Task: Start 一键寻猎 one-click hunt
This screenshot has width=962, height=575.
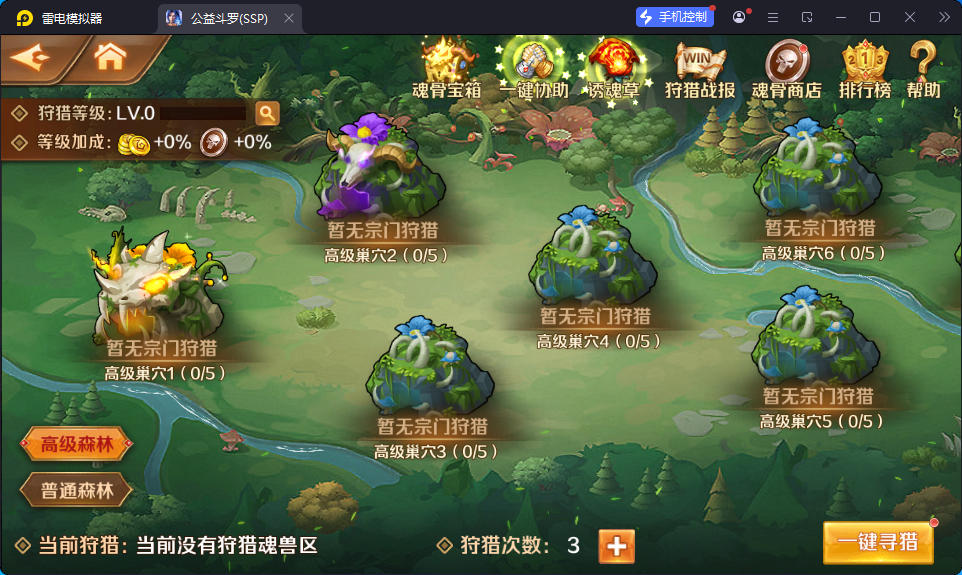Action: [878, 543]
